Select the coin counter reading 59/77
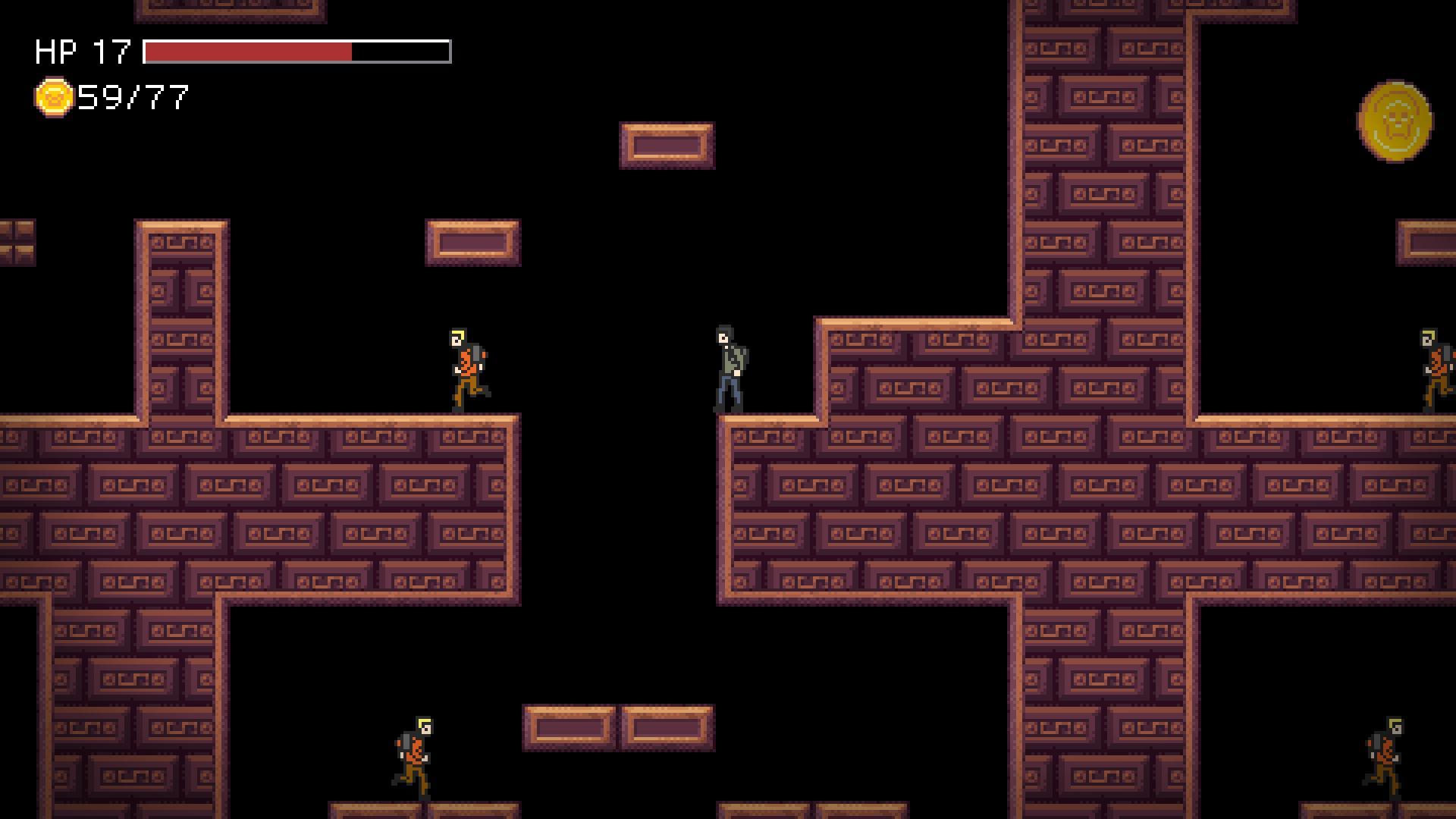 pyautogui.click(x=133, y=97)
